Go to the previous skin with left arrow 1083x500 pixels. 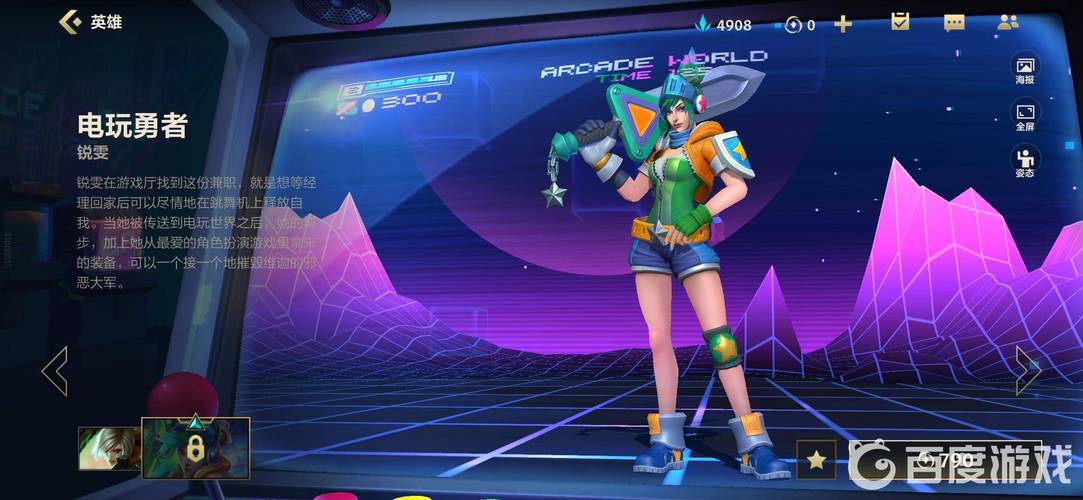coord(54,371)
